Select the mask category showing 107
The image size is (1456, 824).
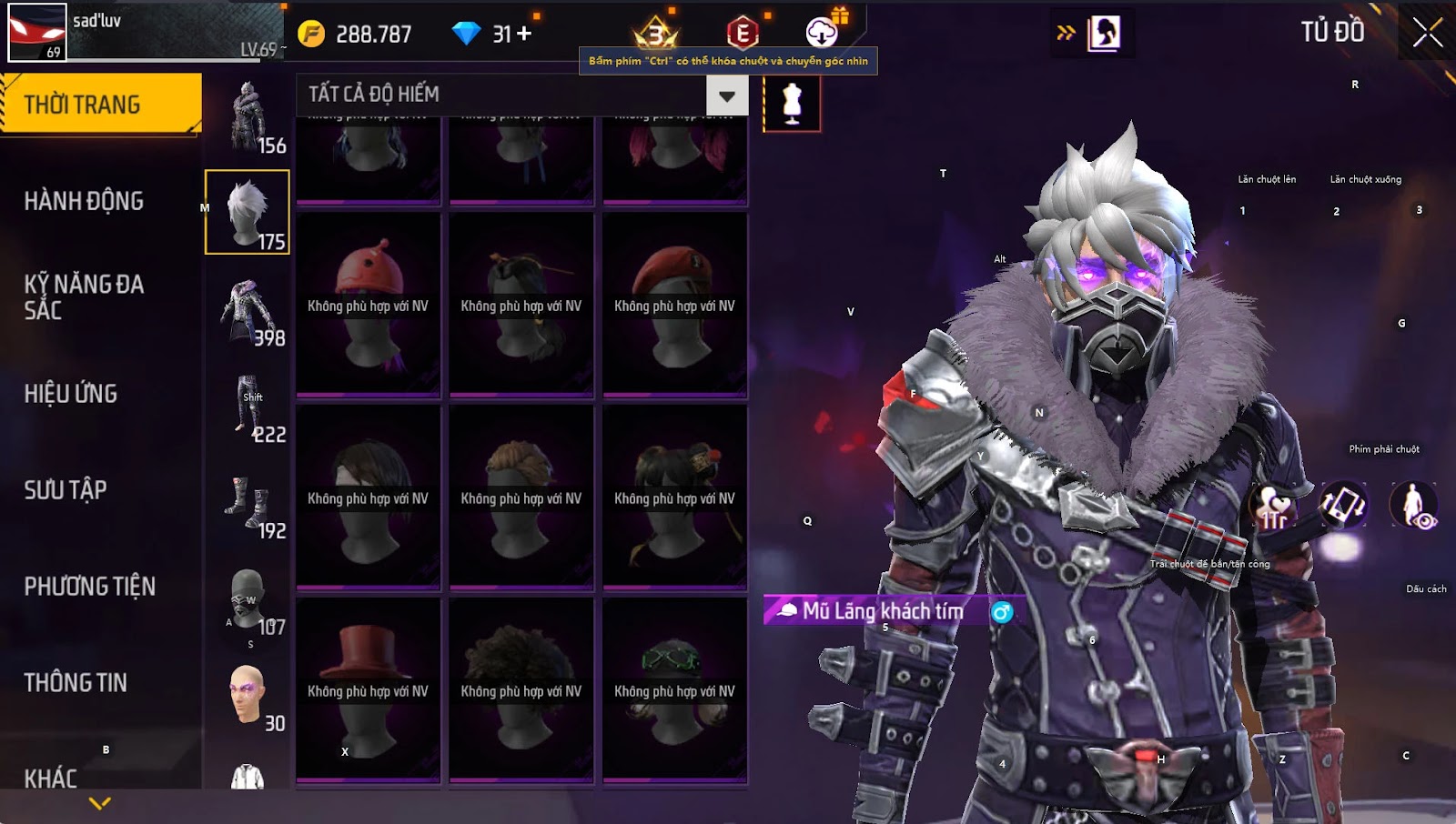click(x=248, y=600)
